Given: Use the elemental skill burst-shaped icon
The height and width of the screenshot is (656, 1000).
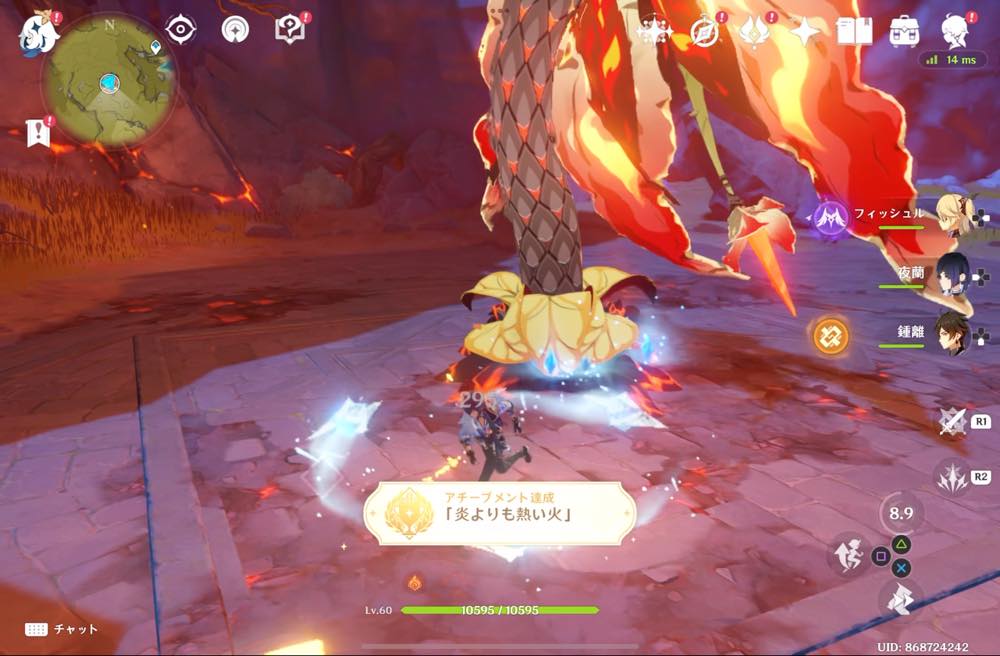Looking at the screenshot, I should point(951,477).
